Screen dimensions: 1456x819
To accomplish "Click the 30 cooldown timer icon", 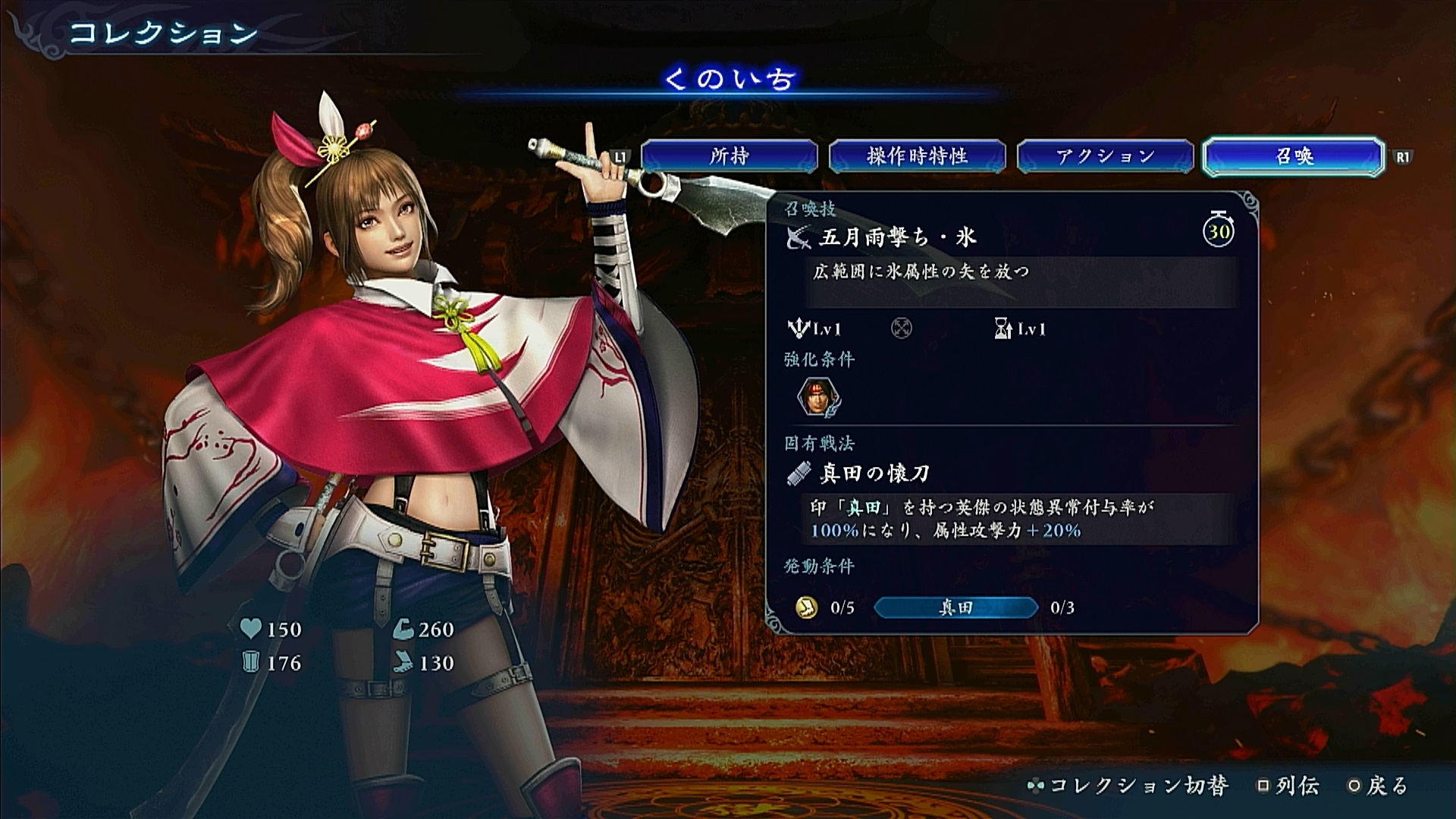I will (1219, 230).
